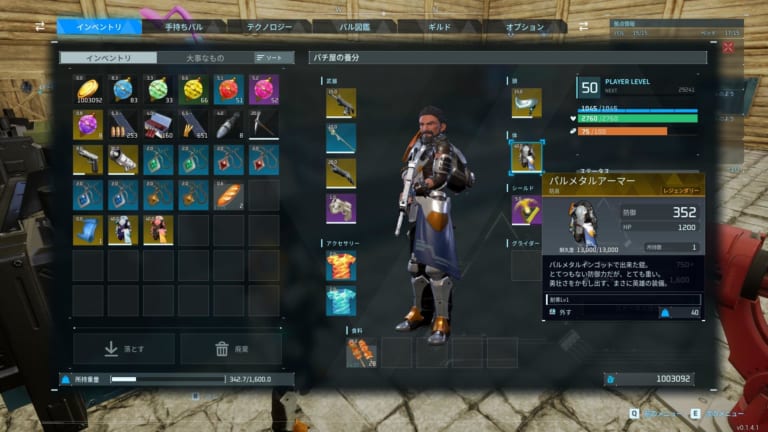Close the menu with the red X
This screenshot has width=768, height=432.
point(728,47)
